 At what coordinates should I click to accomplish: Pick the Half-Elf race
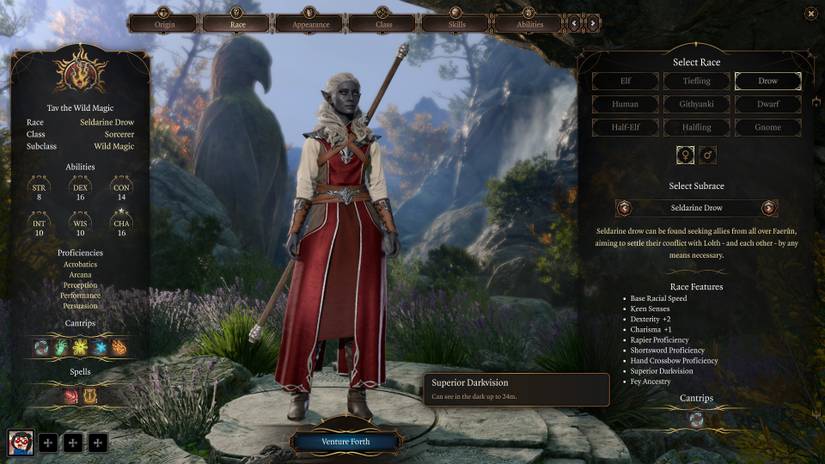(x=625, y=127)
